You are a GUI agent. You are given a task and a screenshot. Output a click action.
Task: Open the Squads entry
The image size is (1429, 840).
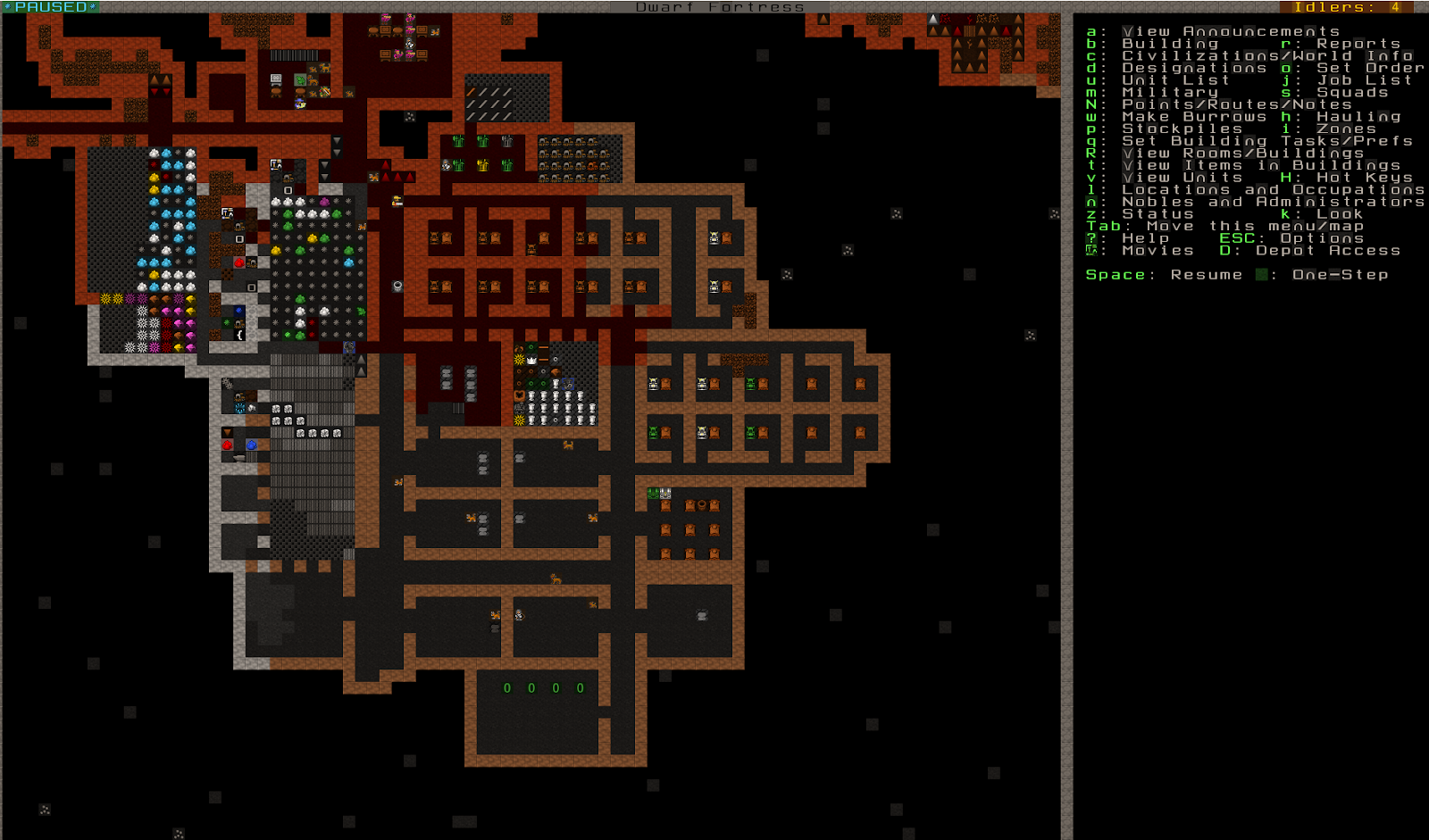[x=1351, y=92]
